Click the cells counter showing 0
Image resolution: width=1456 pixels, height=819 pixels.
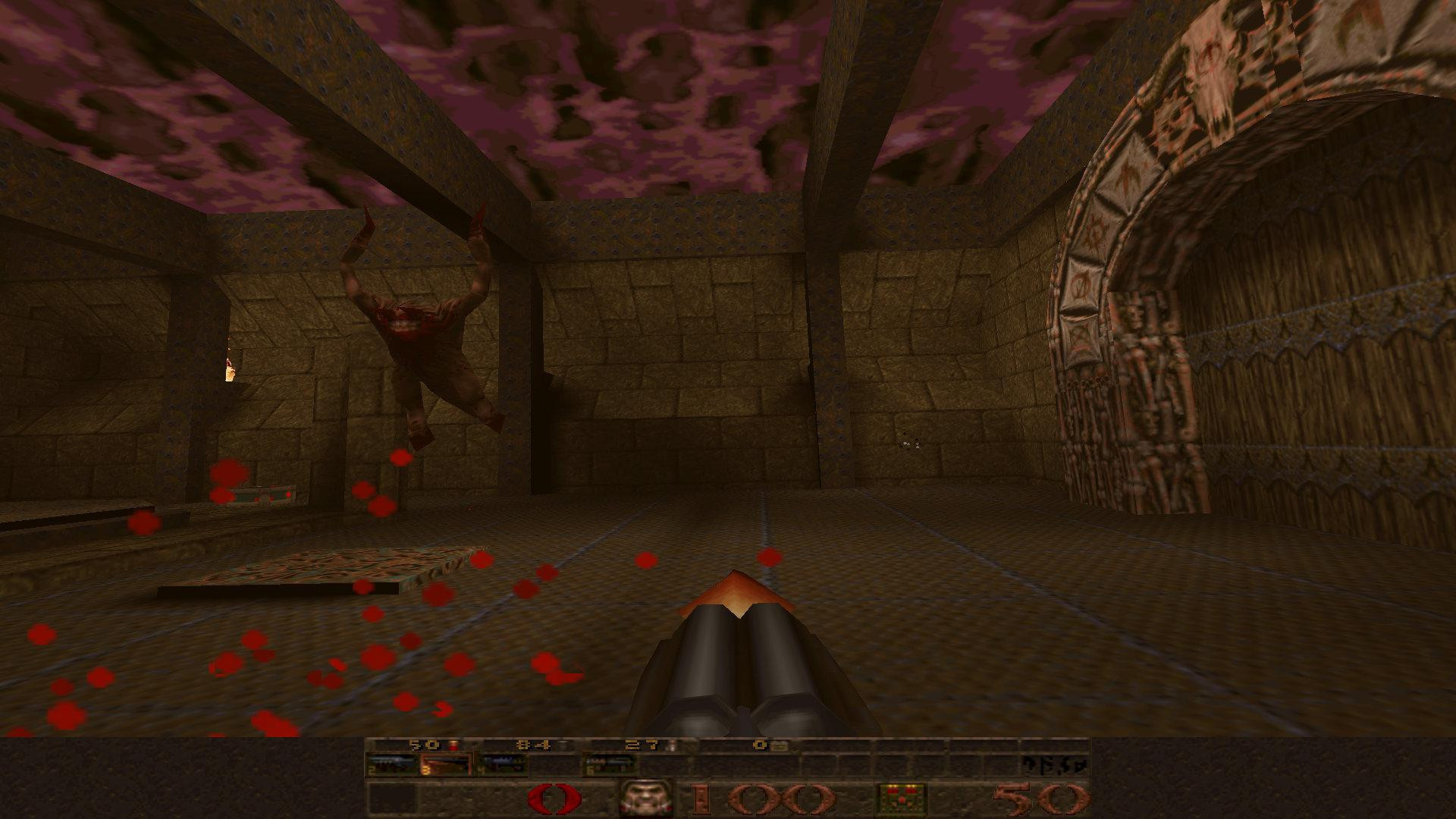tap(760, 745)
